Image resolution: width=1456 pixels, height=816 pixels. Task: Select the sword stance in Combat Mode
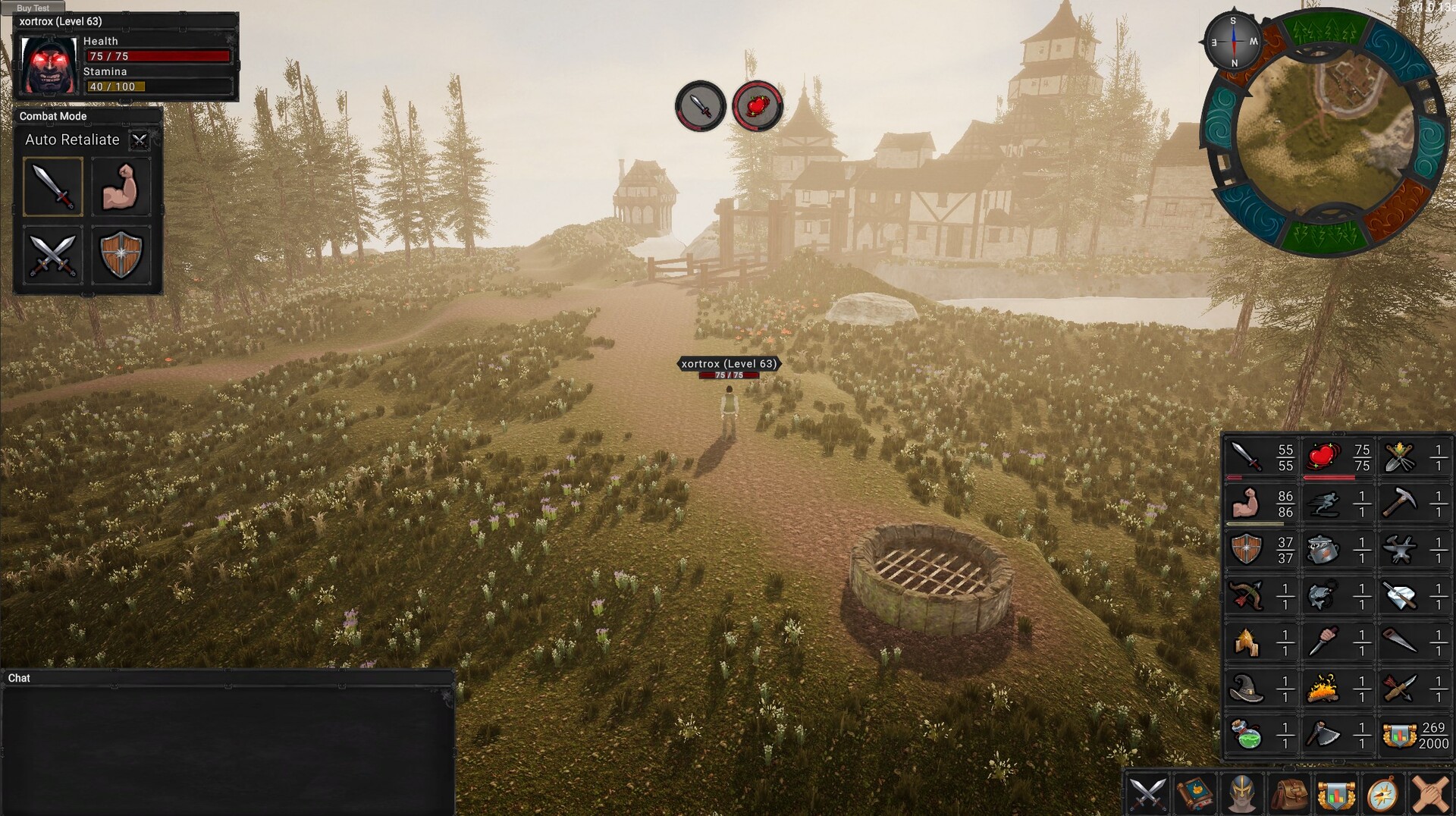(x=52, y=186)
